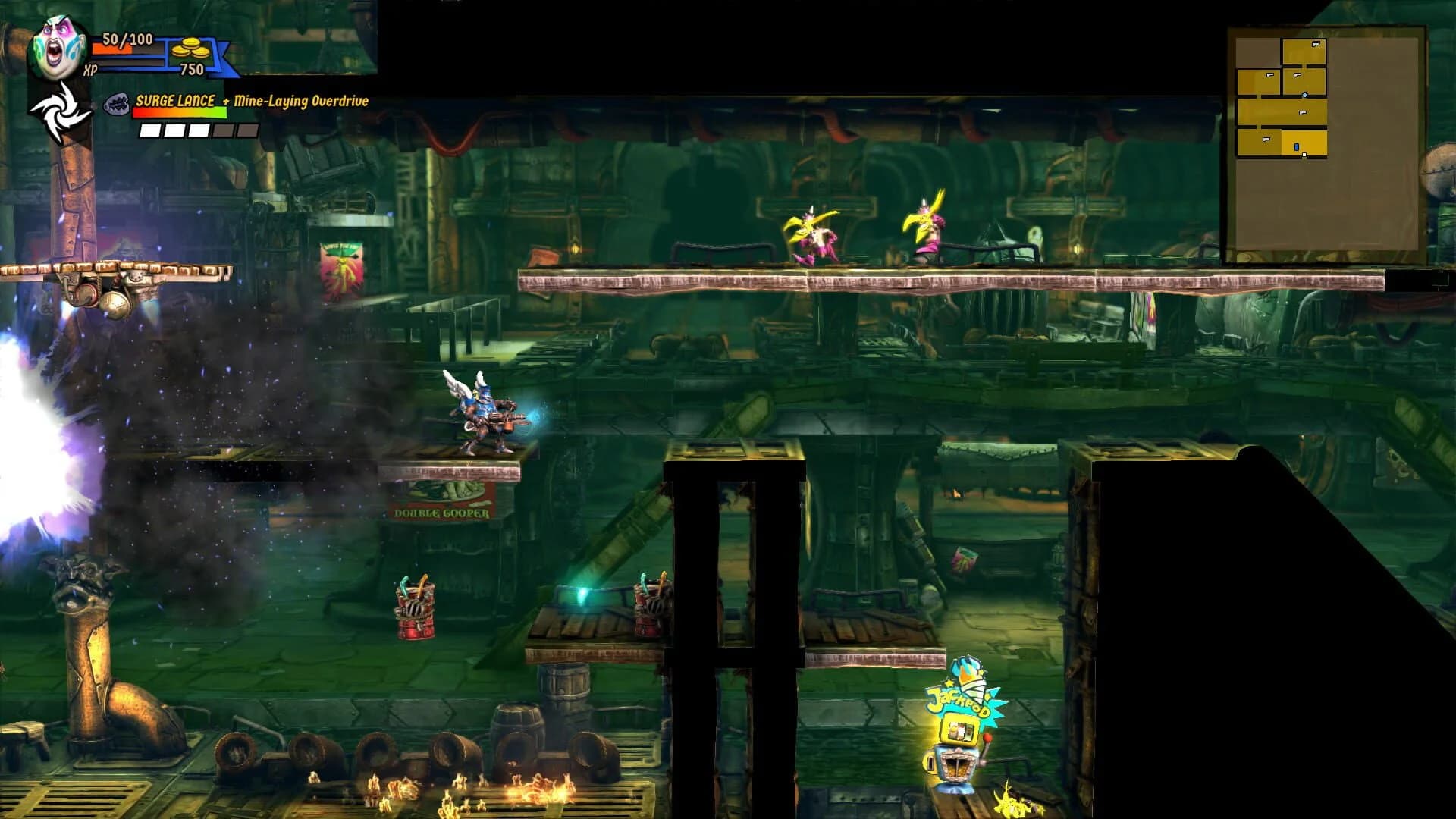Click the white exit marker at the minimap bottom
Image resolution: width=1456 pixels, height=819 pixels.
pyautogui.click(x=1304, y=155)
